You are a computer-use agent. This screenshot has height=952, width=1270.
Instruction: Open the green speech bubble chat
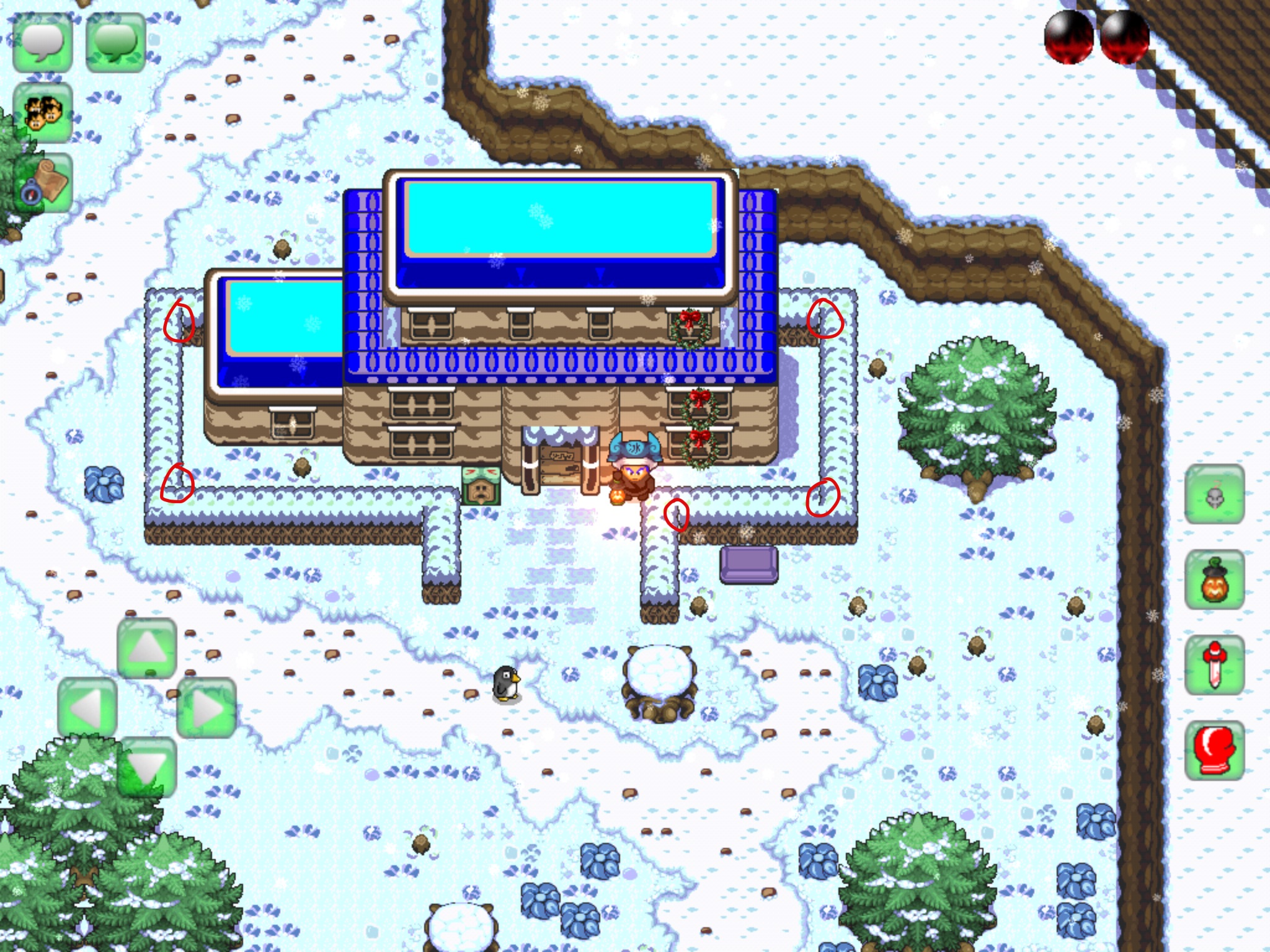point(115,43)
